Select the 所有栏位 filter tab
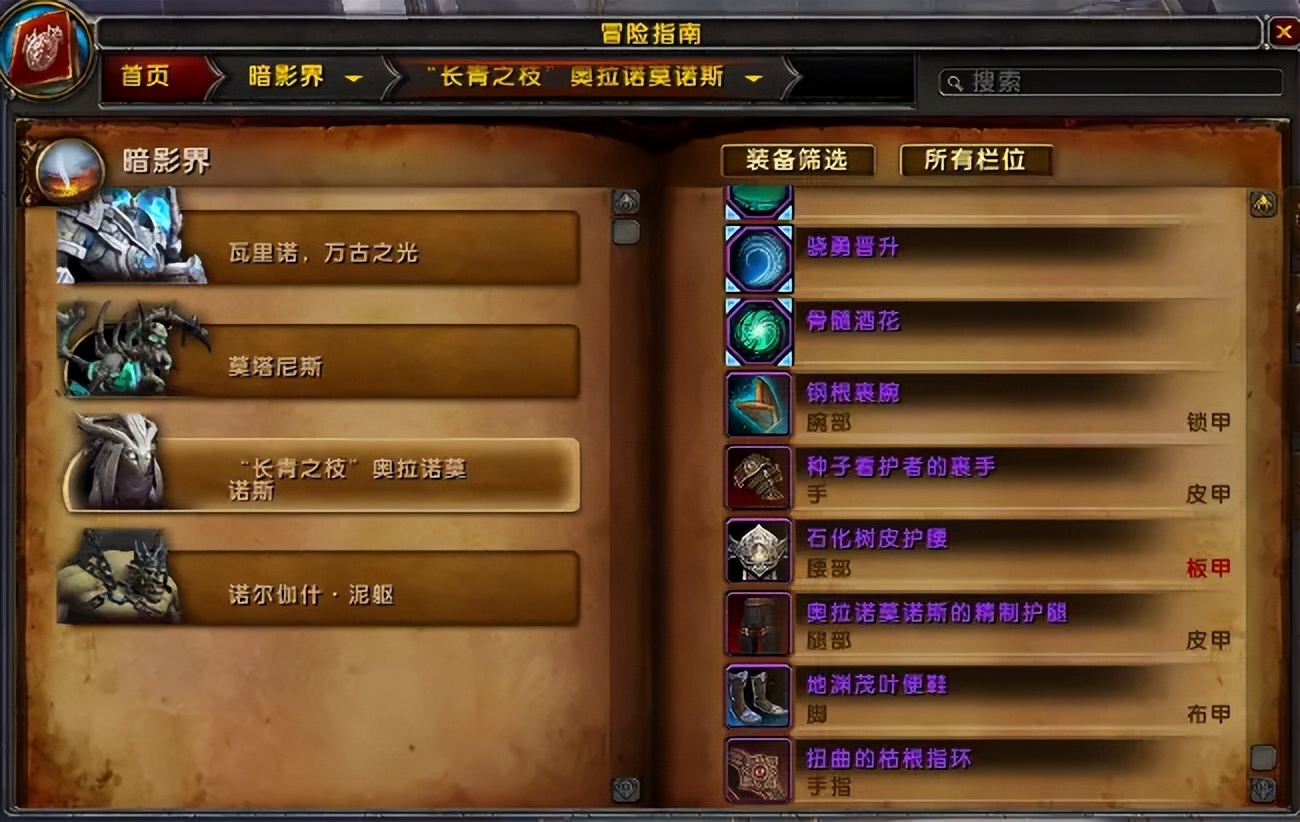The image size is (1300, 822). pyautogui.click(x=975, y=160)
